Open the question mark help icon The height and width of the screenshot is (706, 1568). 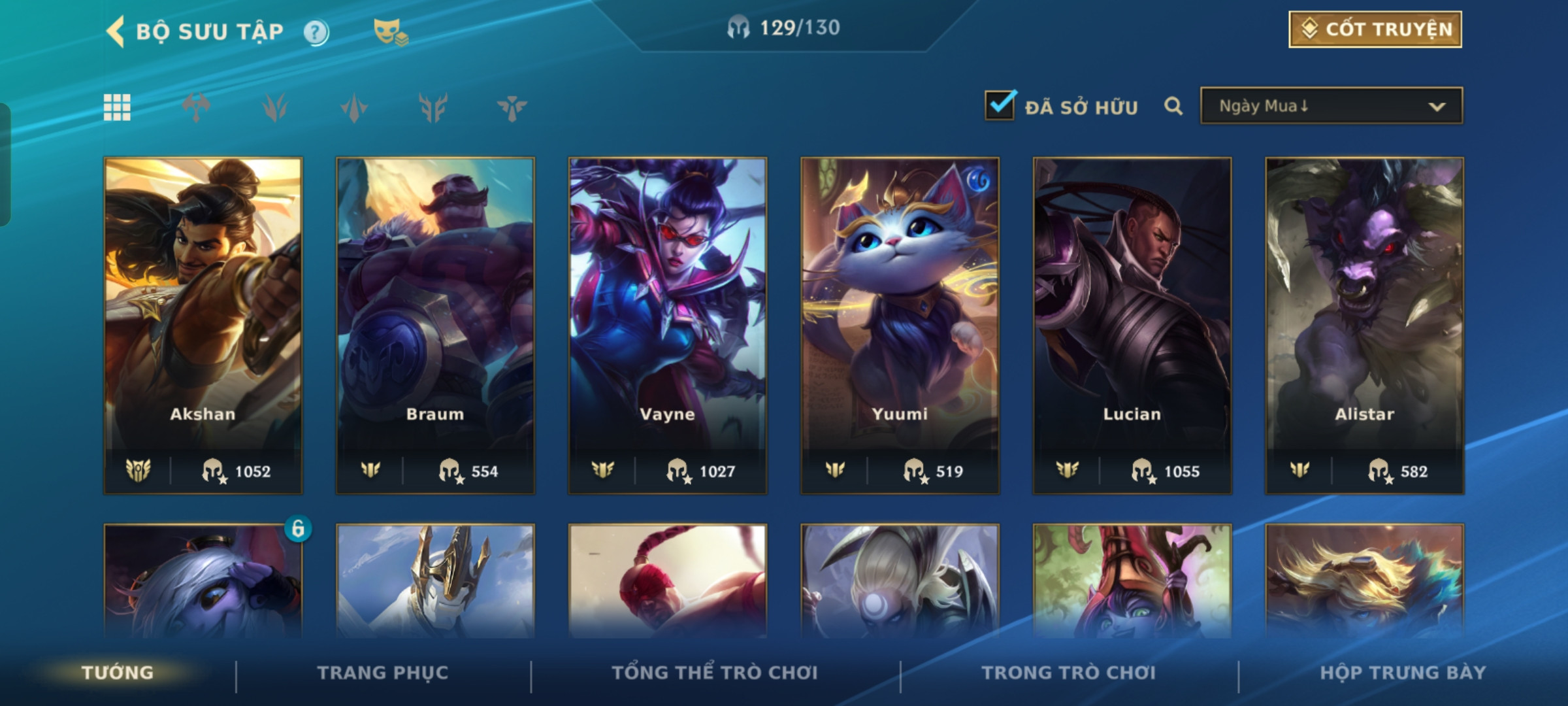point(316,32)
